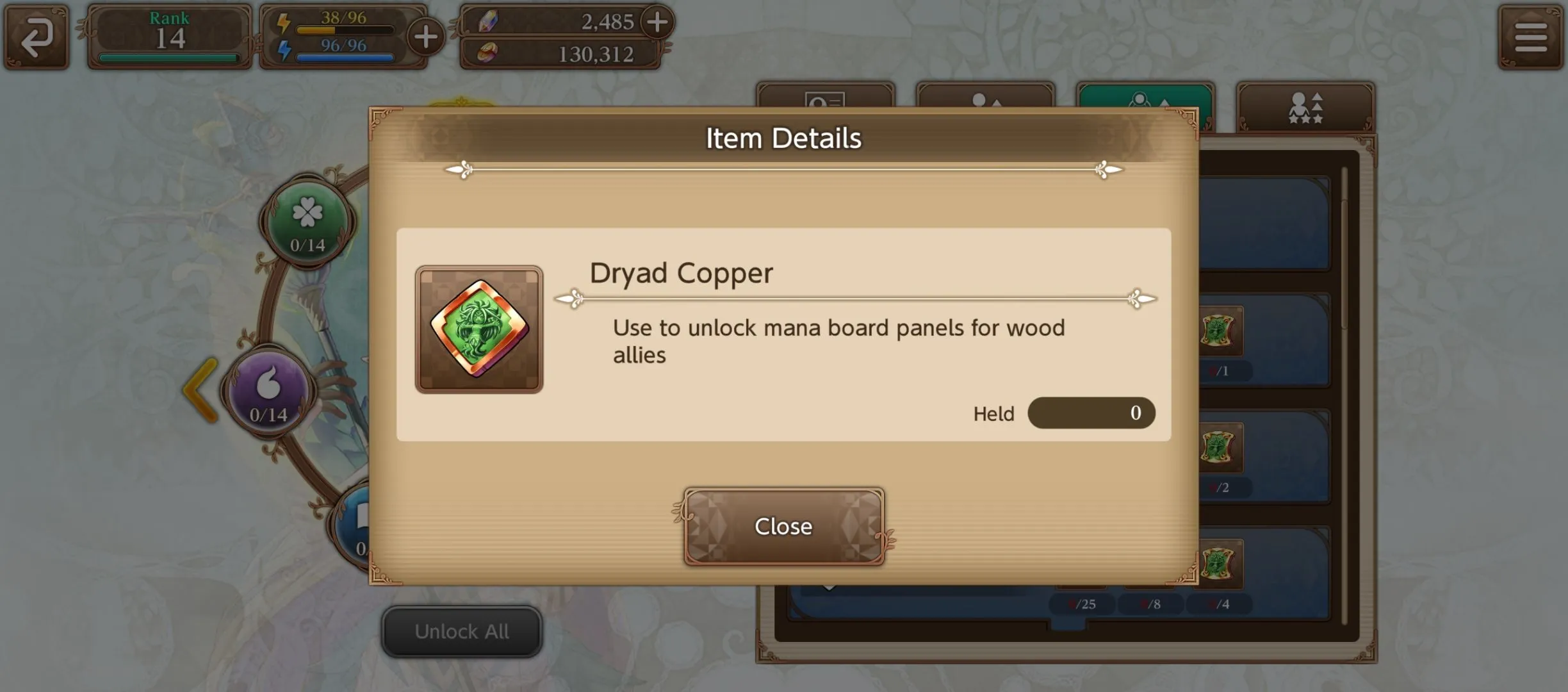Image resolution: width=1568 pixels, height=692 pixels.
Task: Select the green clover mana board node
Action: tap(307, 221)
